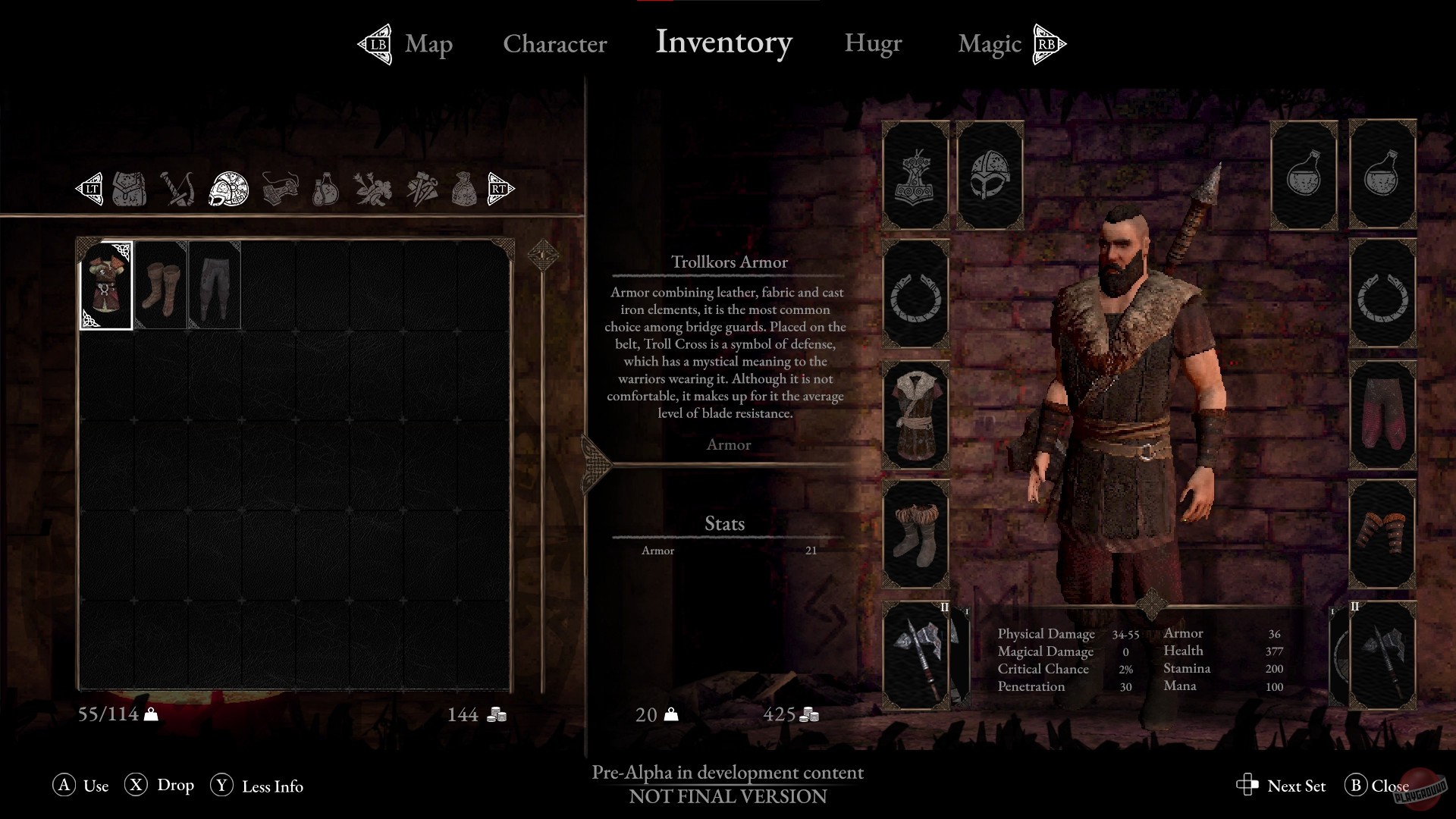Select the Trollkors Armor inventory thumbnail
This screenshot has width=1456, height=819.
[x=106, y=284]
